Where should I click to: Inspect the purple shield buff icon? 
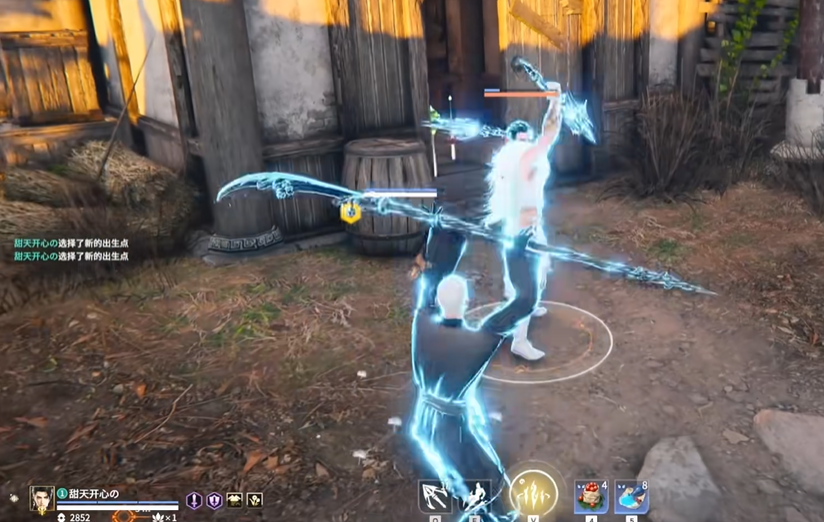point(214,500)
